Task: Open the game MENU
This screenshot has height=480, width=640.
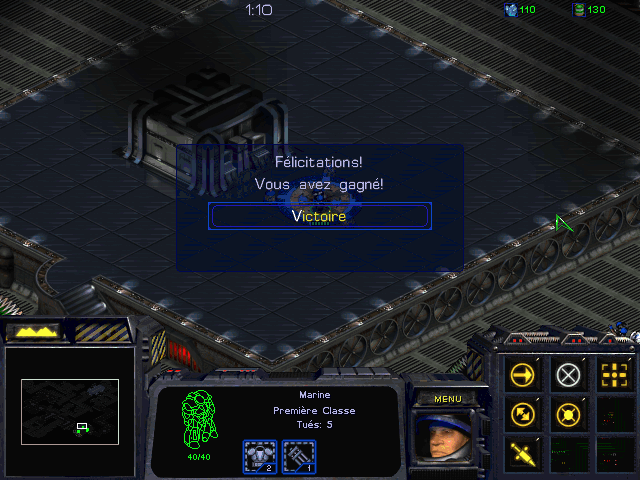Action: [447, 398]
